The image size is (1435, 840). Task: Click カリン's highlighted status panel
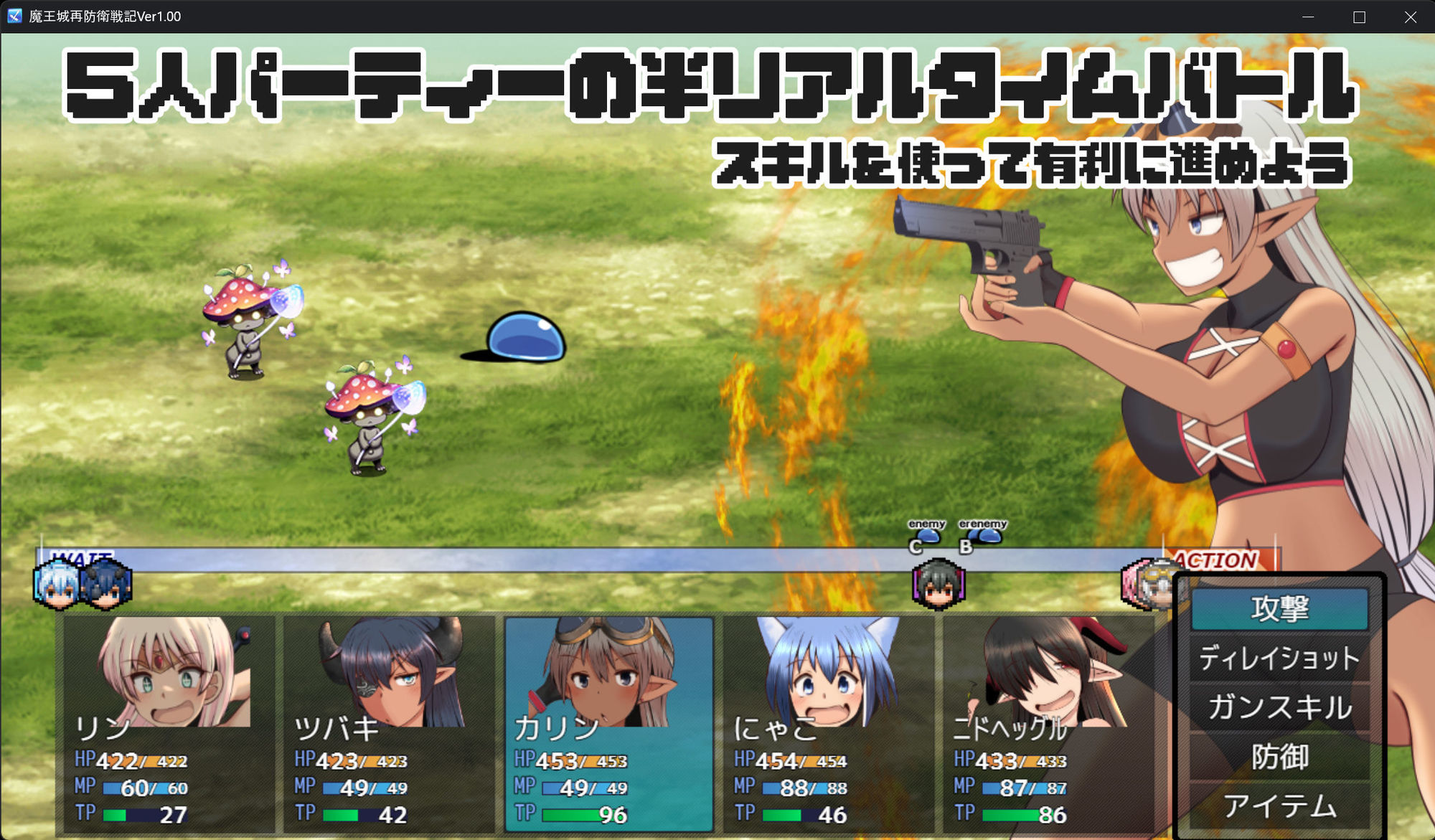(x=609, y=724)
